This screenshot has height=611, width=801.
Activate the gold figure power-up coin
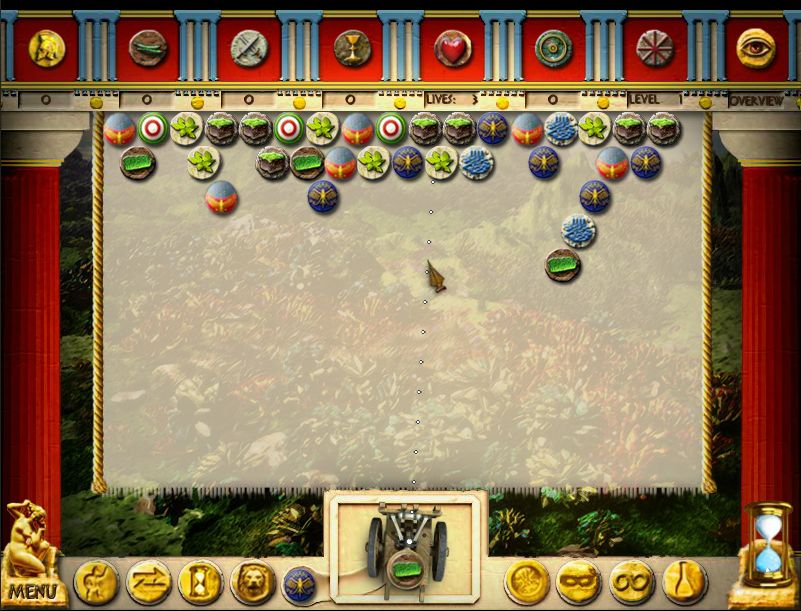[96, 581]
